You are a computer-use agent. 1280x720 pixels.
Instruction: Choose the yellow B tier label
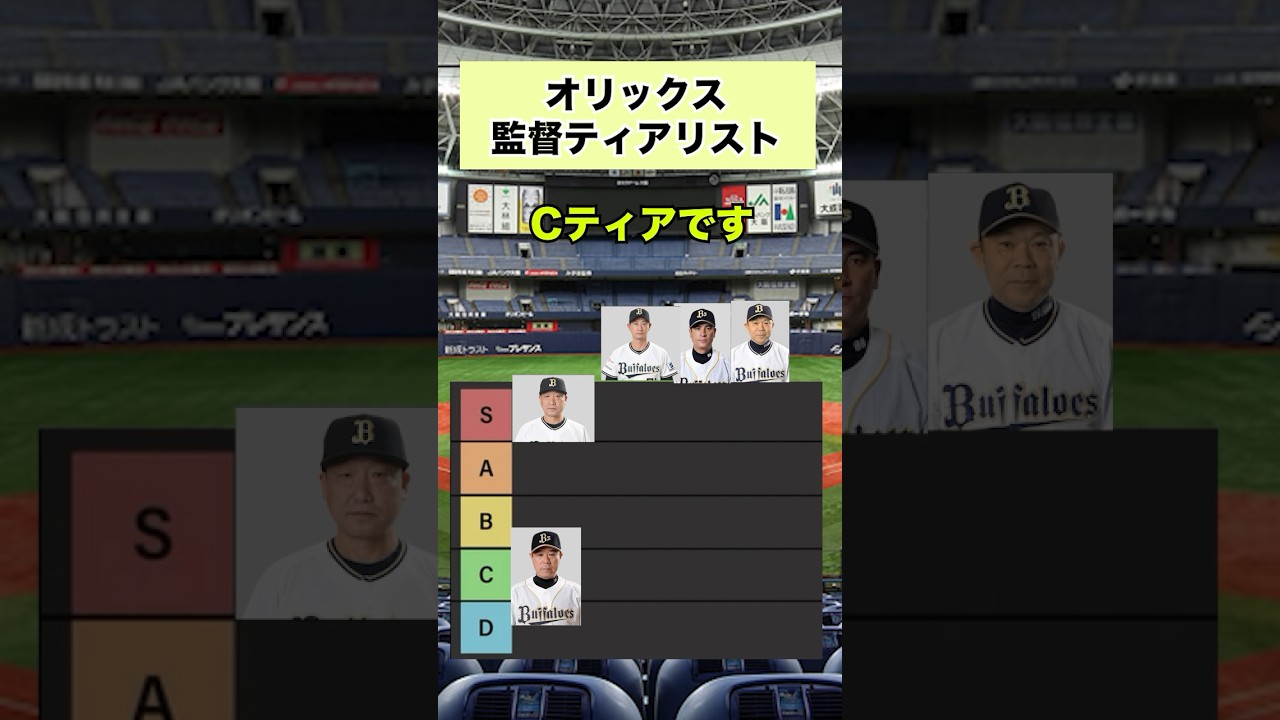pos(486,521)
